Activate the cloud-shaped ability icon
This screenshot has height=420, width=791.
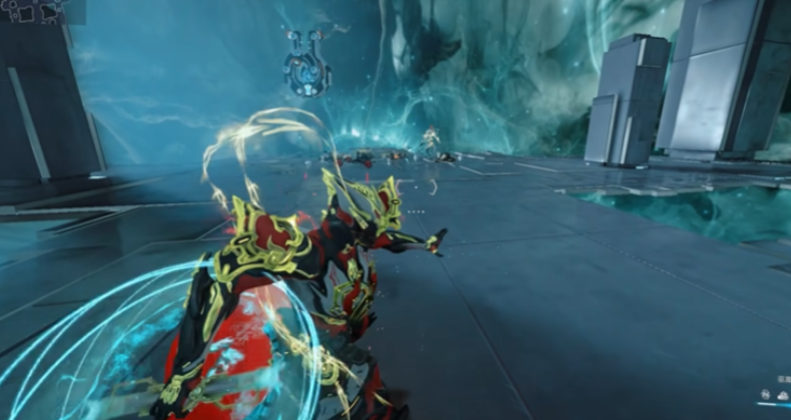782,395
